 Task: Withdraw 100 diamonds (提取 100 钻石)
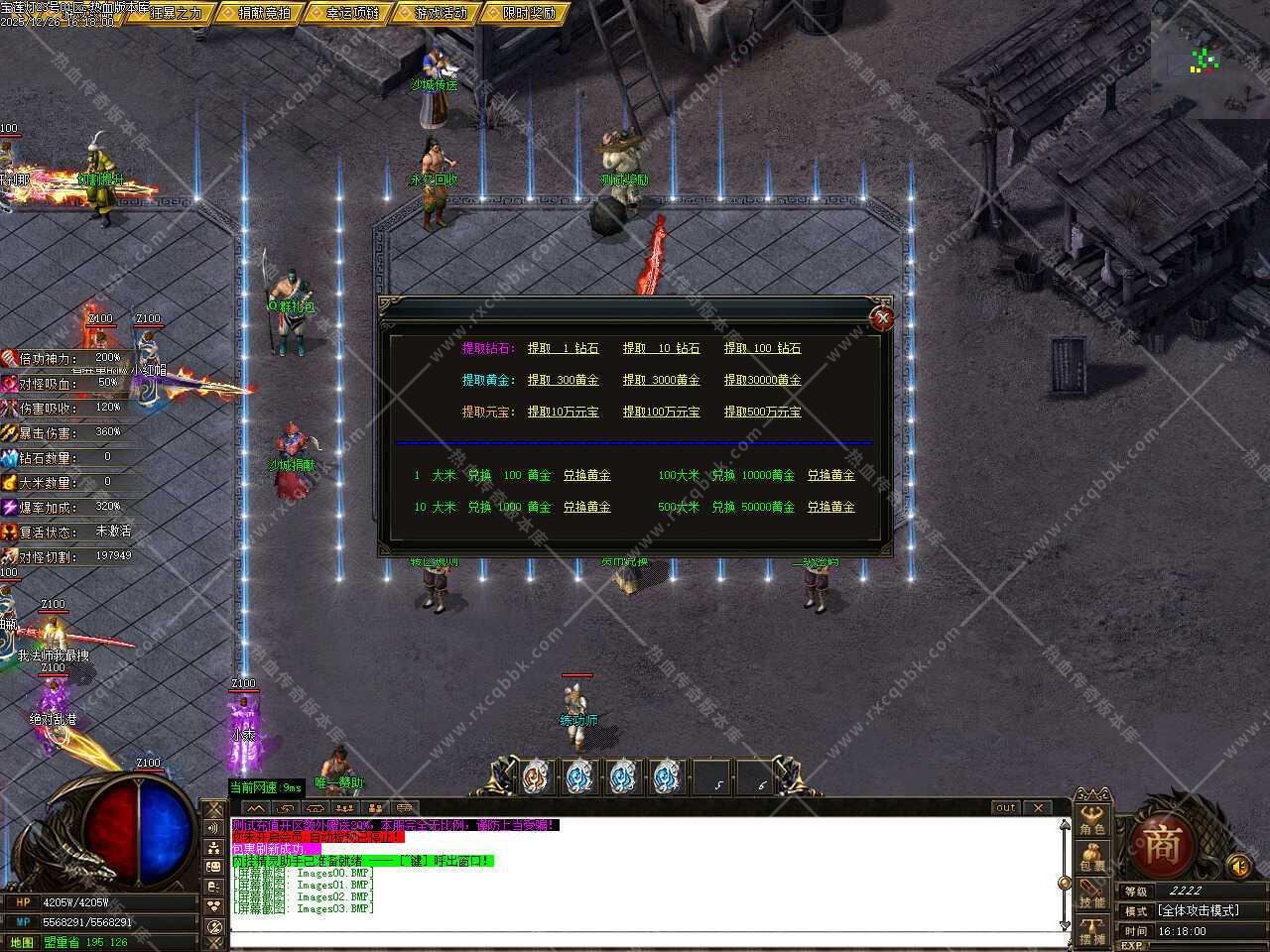(762, 348)
